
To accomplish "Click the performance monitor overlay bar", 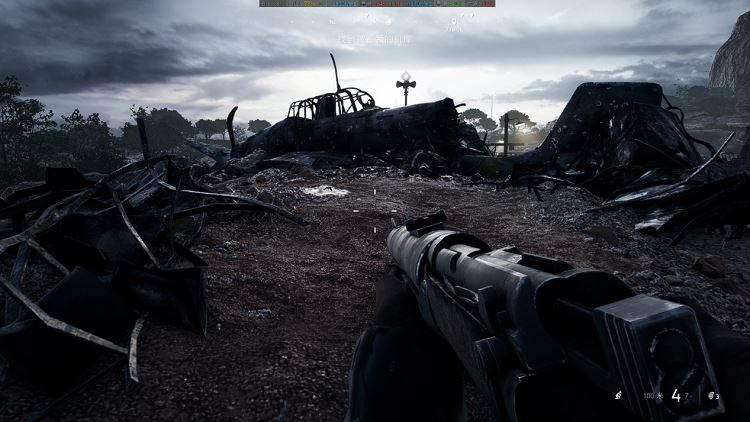I will coord(377,3).
